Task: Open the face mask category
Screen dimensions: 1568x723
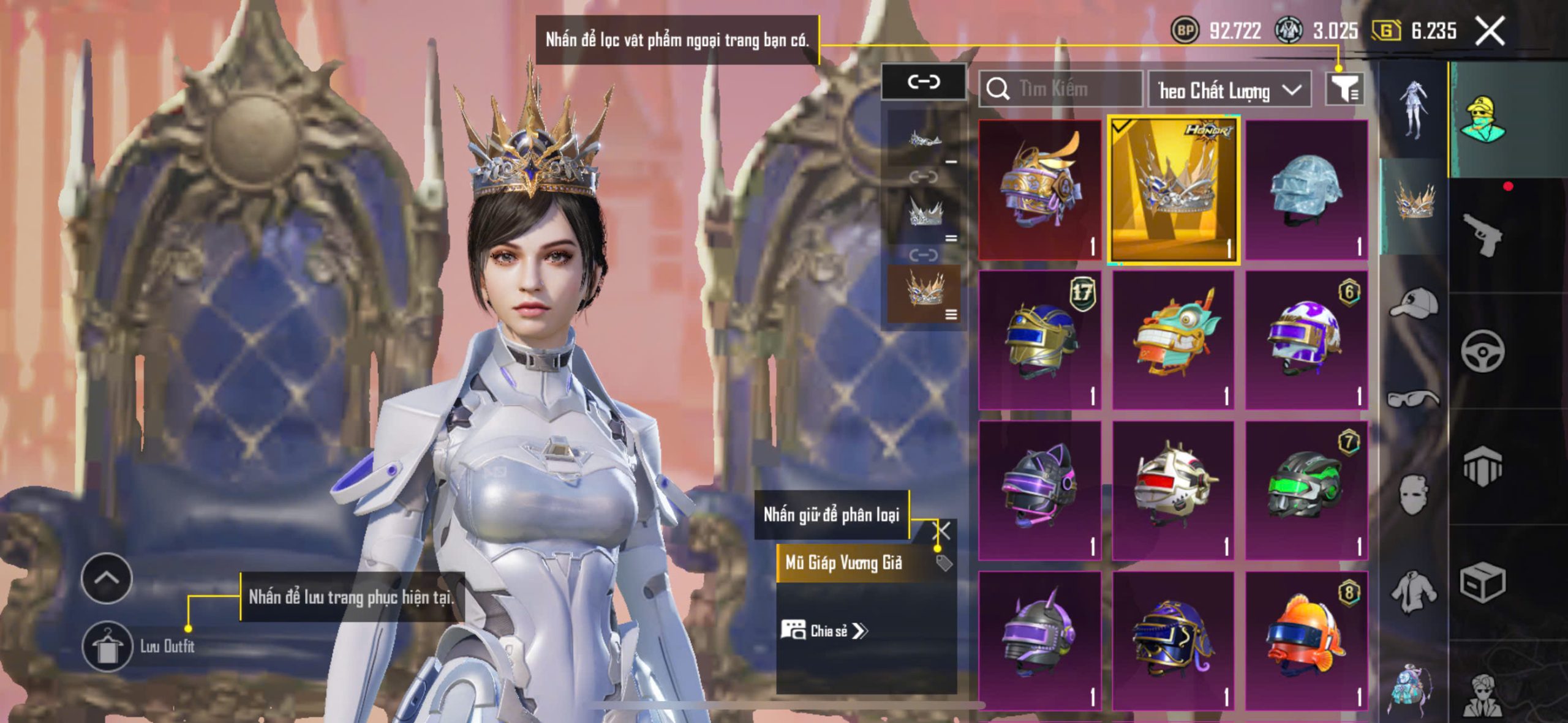Action: tap(1414, 493)
